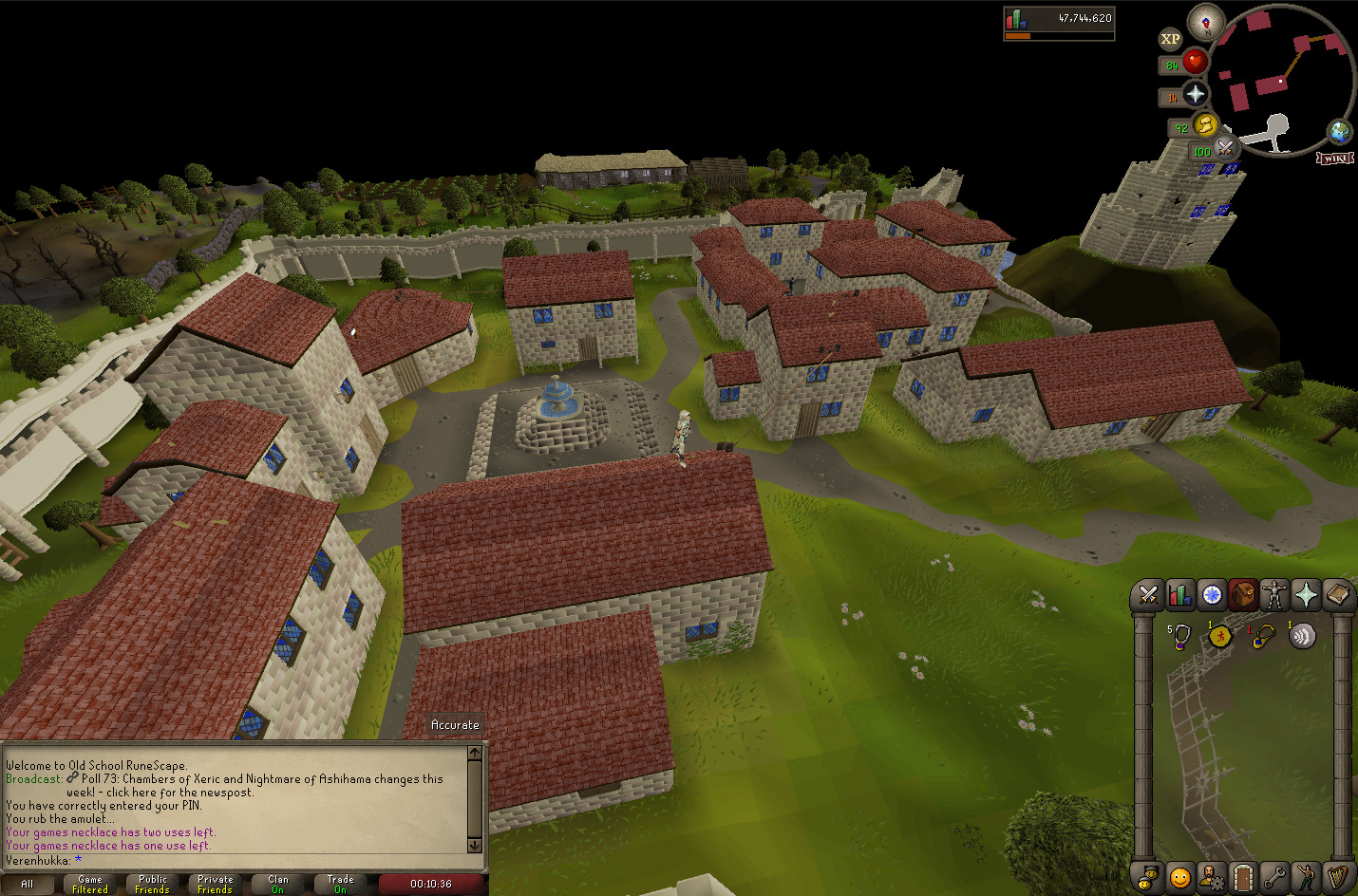1358x896 pixels.
Task: Open the wrench Settings tab
Action: (1274, 877)
